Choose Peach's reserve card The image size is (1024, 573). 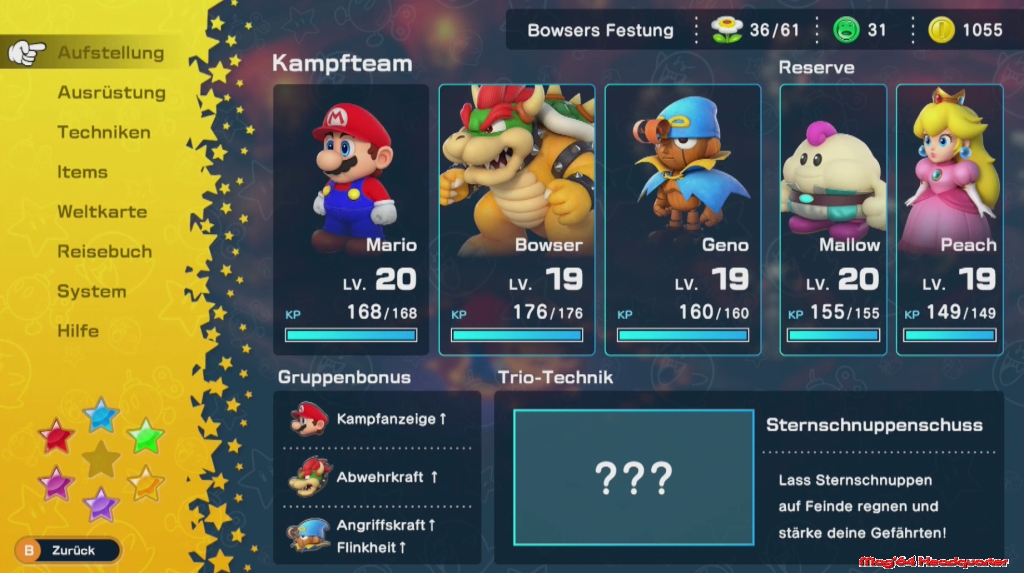point(949,219)
